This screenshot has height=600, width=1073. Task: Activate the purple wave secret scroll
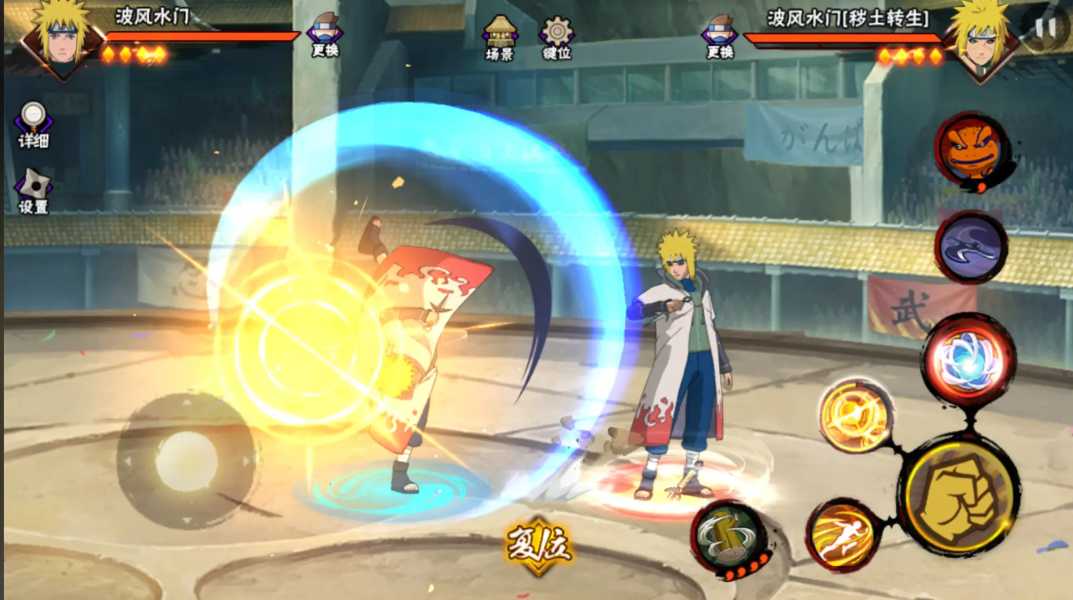[x=970, y=247]
